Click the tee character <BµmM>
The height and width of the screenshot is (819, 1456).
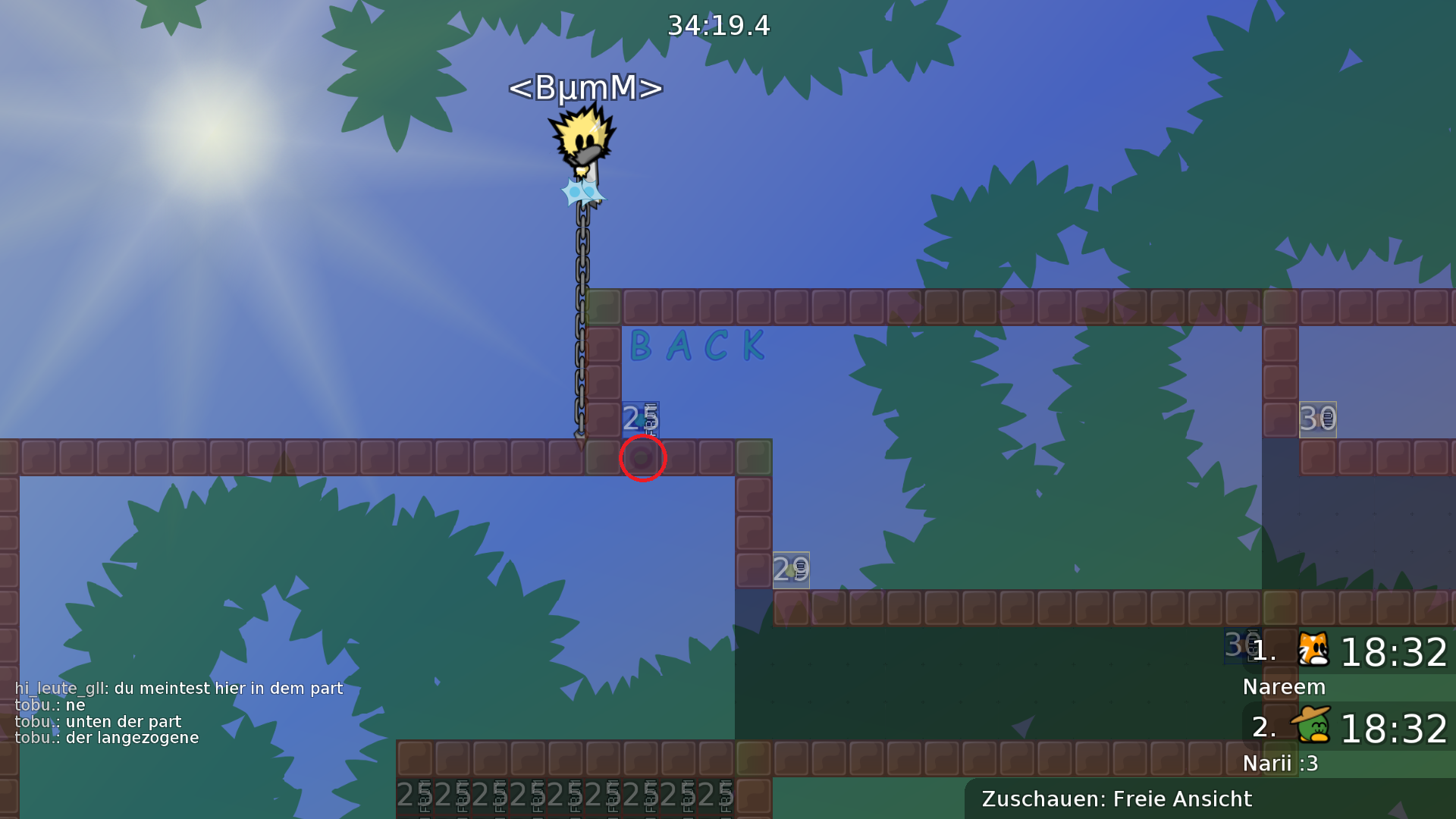[x=584, y=140]
